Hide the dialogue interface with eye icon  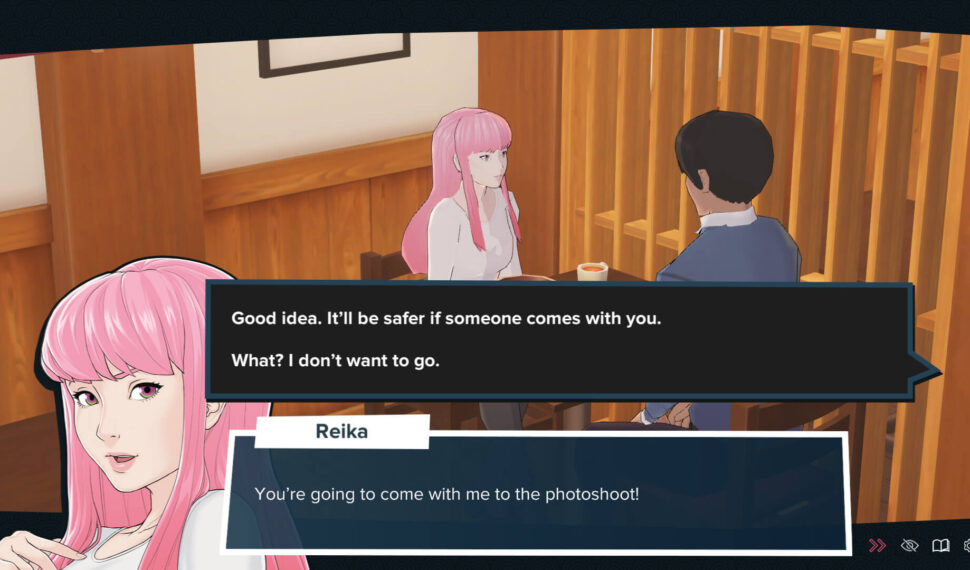tap(909, 545)
